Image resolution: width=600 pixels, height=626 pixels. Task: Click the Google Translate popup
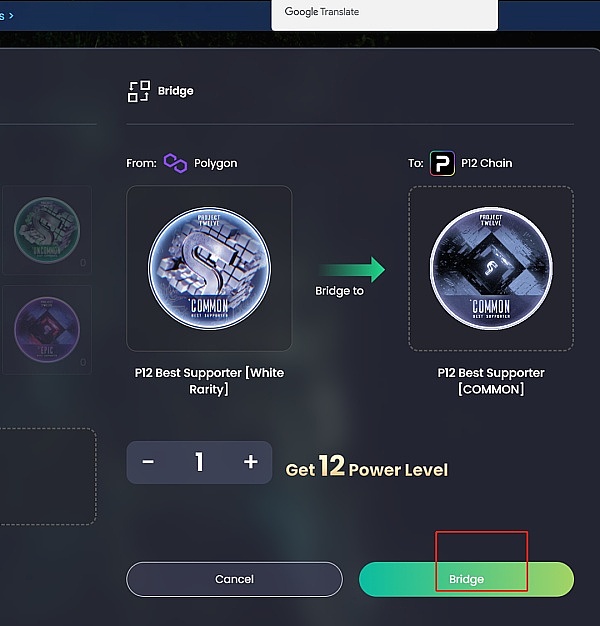pyautogui.click(x=384, y=13)
